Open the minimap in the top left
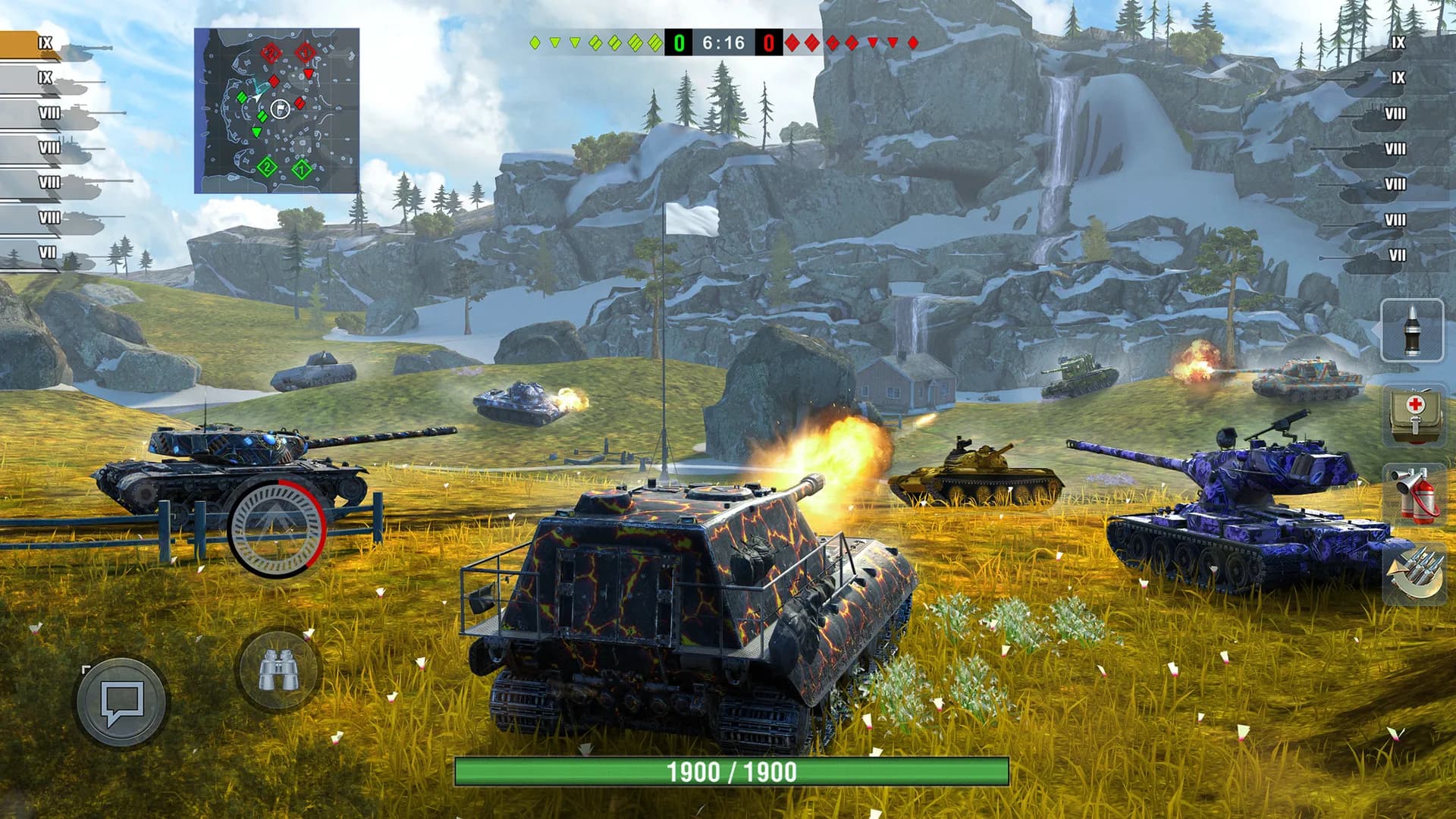Screen dimensions: 1456x819 [277, 110]
